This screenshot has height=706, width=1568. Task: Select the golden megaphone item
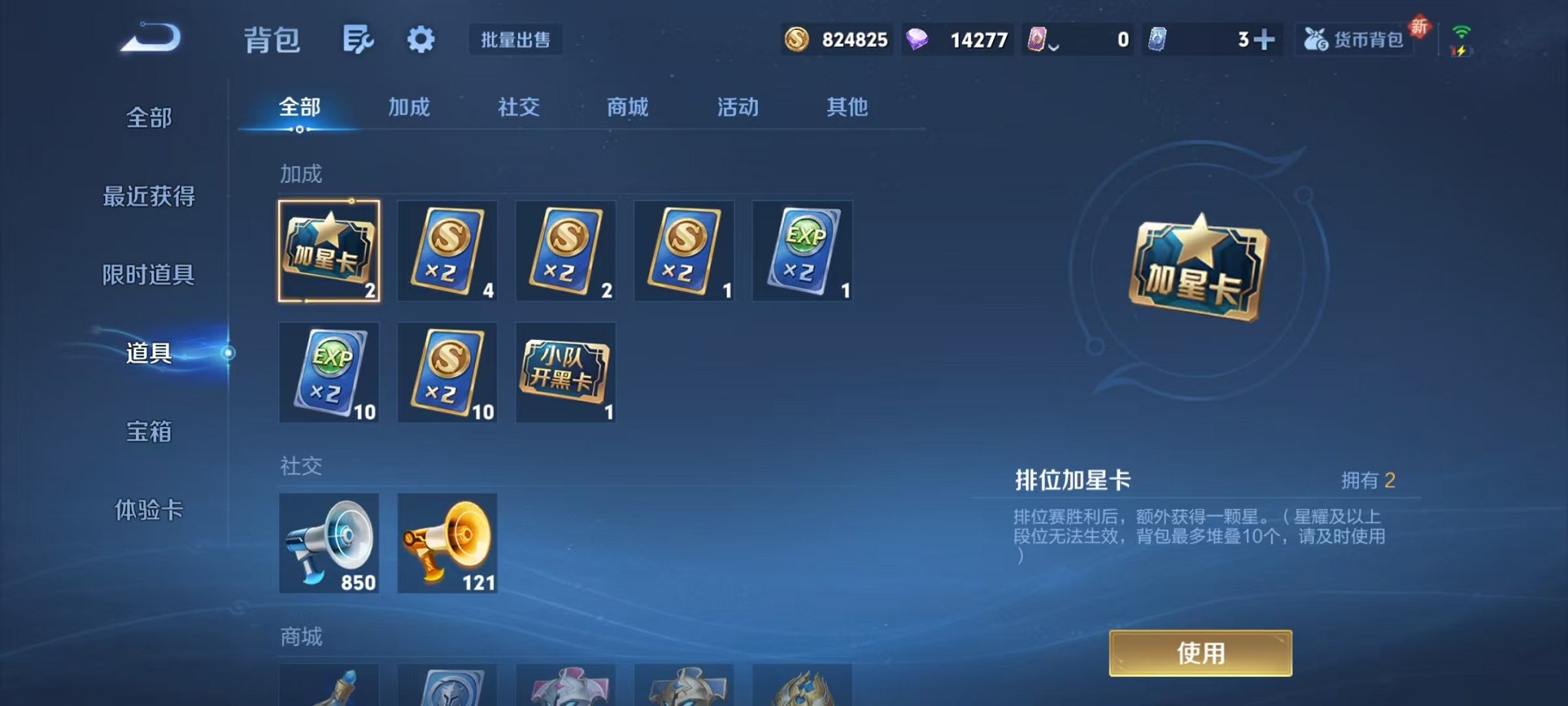click(447, 544)
